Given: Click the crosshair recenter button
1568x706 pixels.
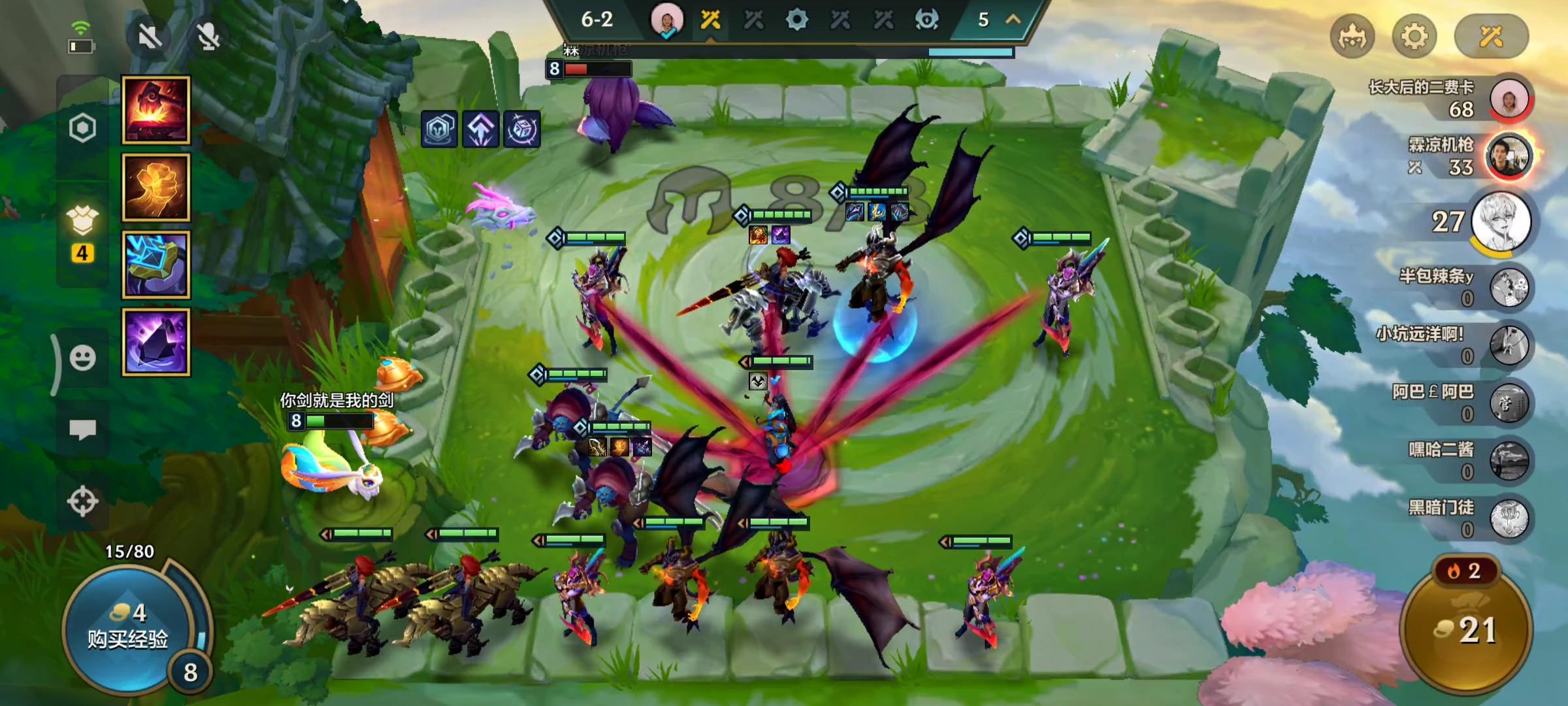Looking at the screenshot, I should [82, 501].
